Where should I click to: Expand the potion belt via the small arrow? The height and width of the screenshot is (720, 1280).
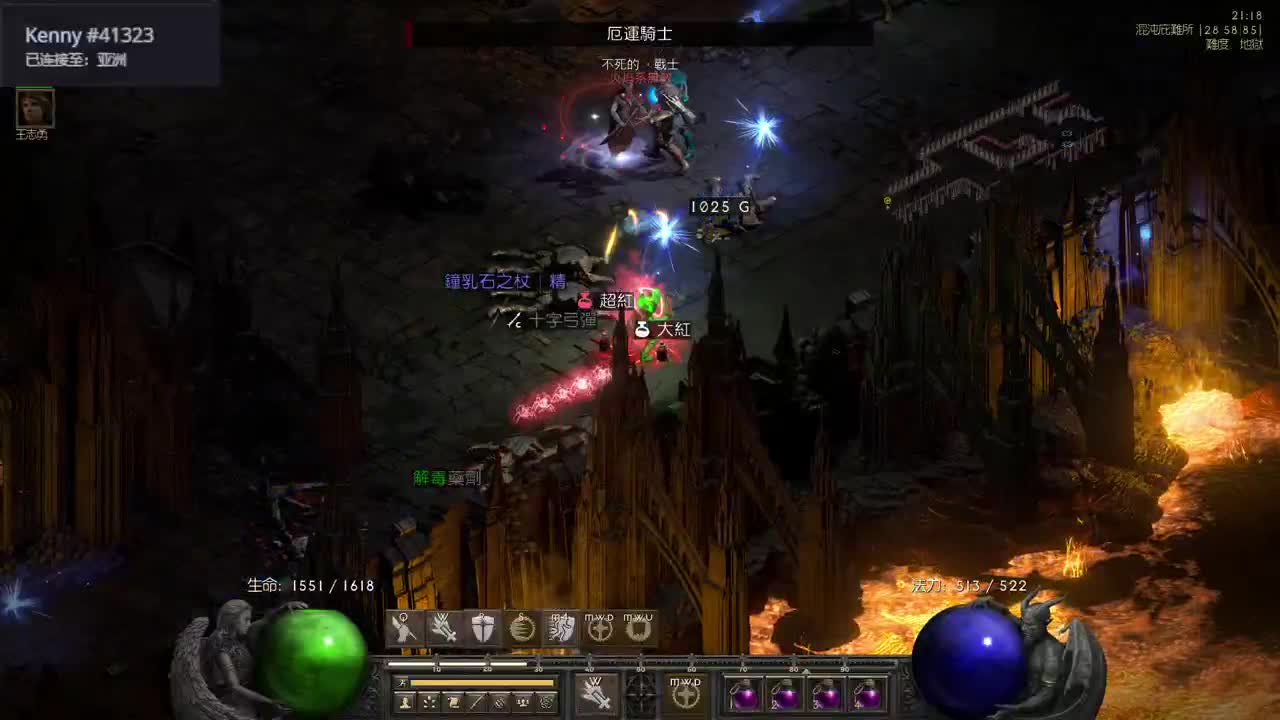pyautogui.click(x=806, y=672)
